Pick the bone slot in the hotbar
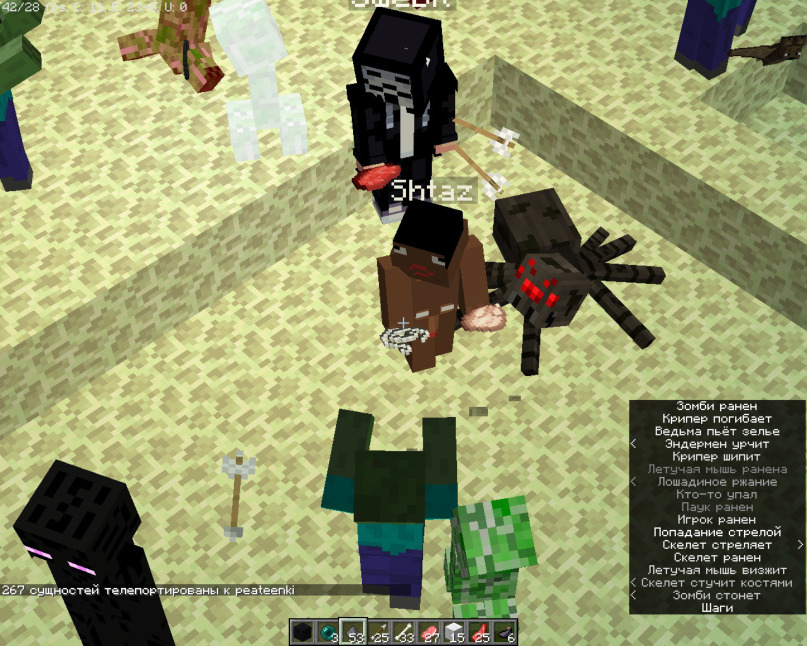Image resolution: width=807 pixels, height=646 pixels. [x=404, y=632]
